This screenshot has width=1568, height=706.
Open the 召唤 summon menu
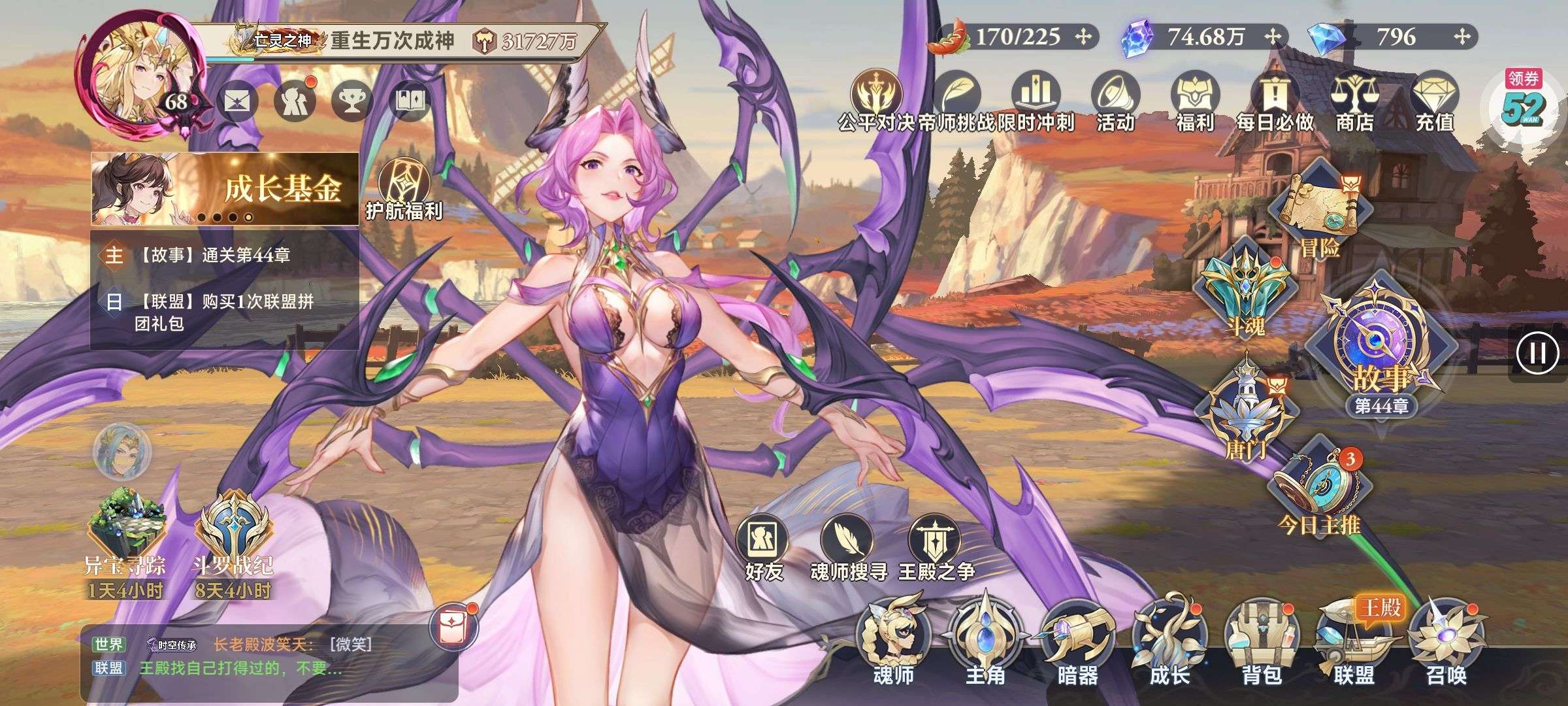click(1446, 647)
